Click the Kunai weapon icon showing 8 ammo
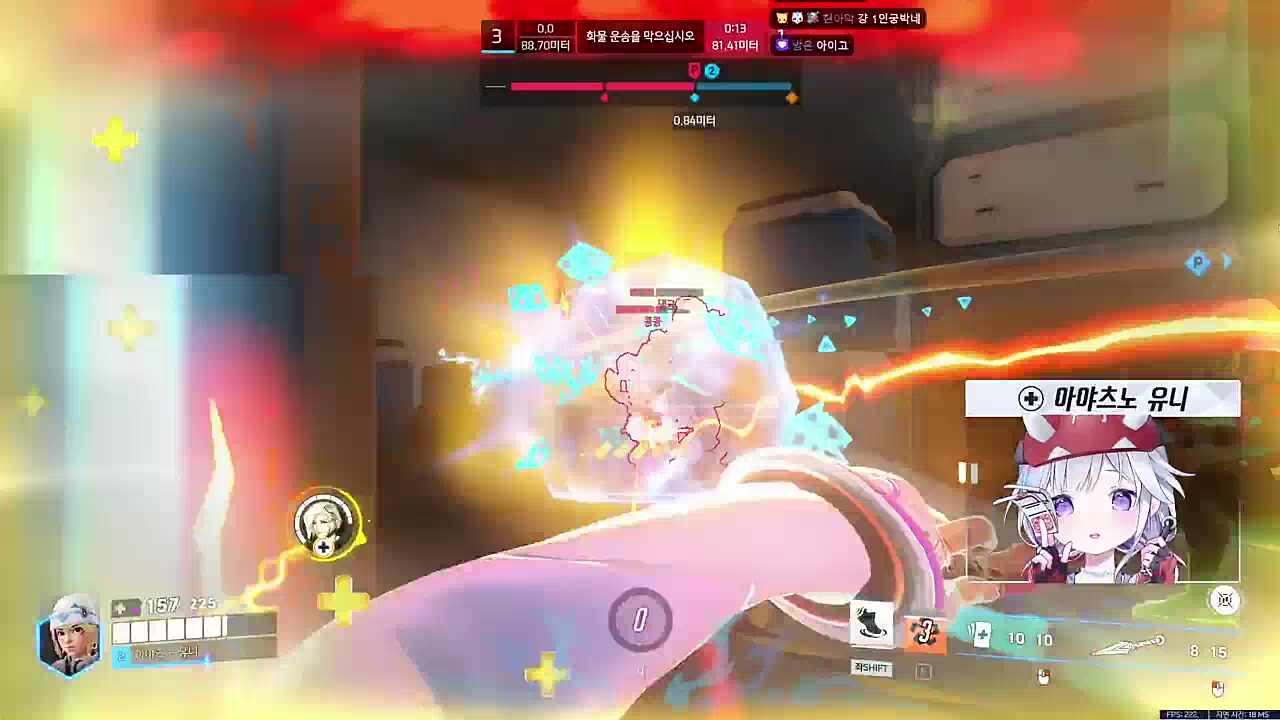 (1129, 645)
